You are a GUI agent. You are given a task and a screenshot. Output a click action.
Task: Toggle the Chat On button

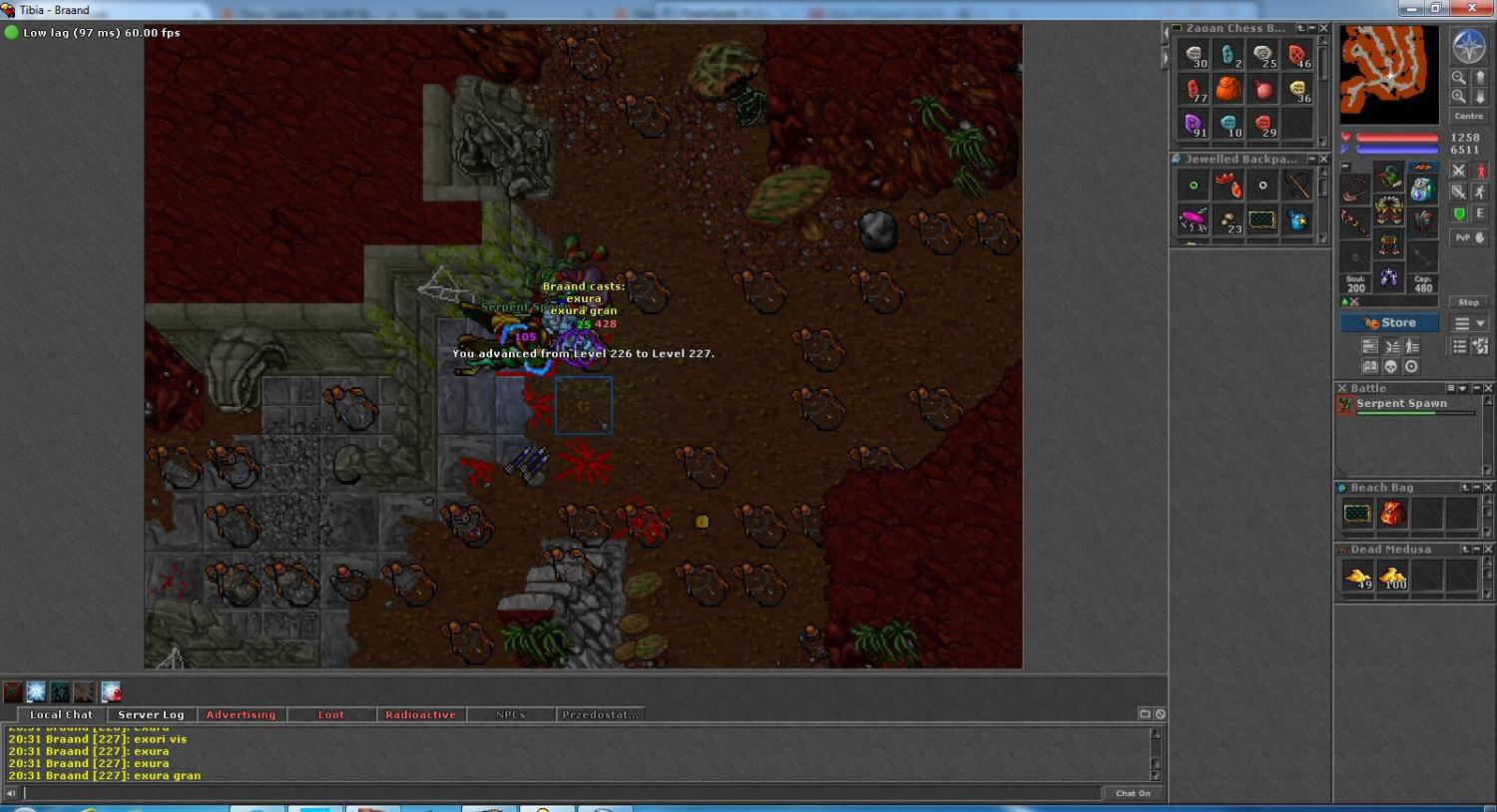point(1133,793)
